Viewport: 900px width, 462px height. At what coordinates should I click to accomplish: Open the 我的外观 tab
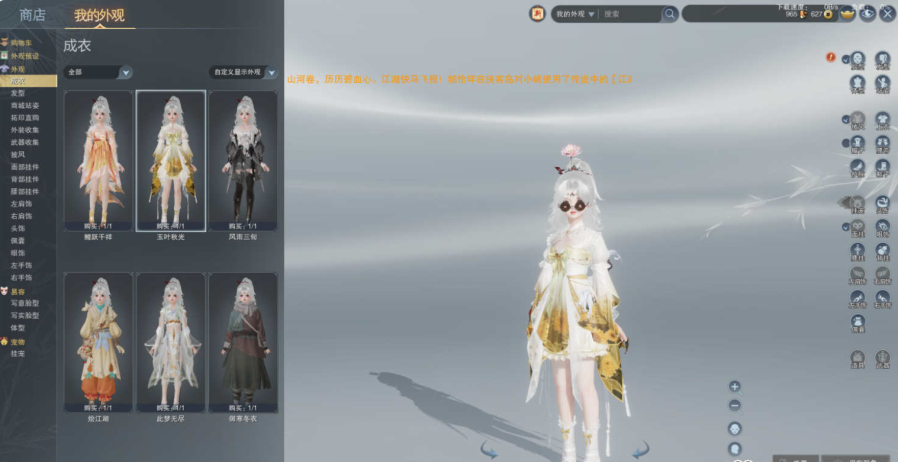click(x=99, y=15)
